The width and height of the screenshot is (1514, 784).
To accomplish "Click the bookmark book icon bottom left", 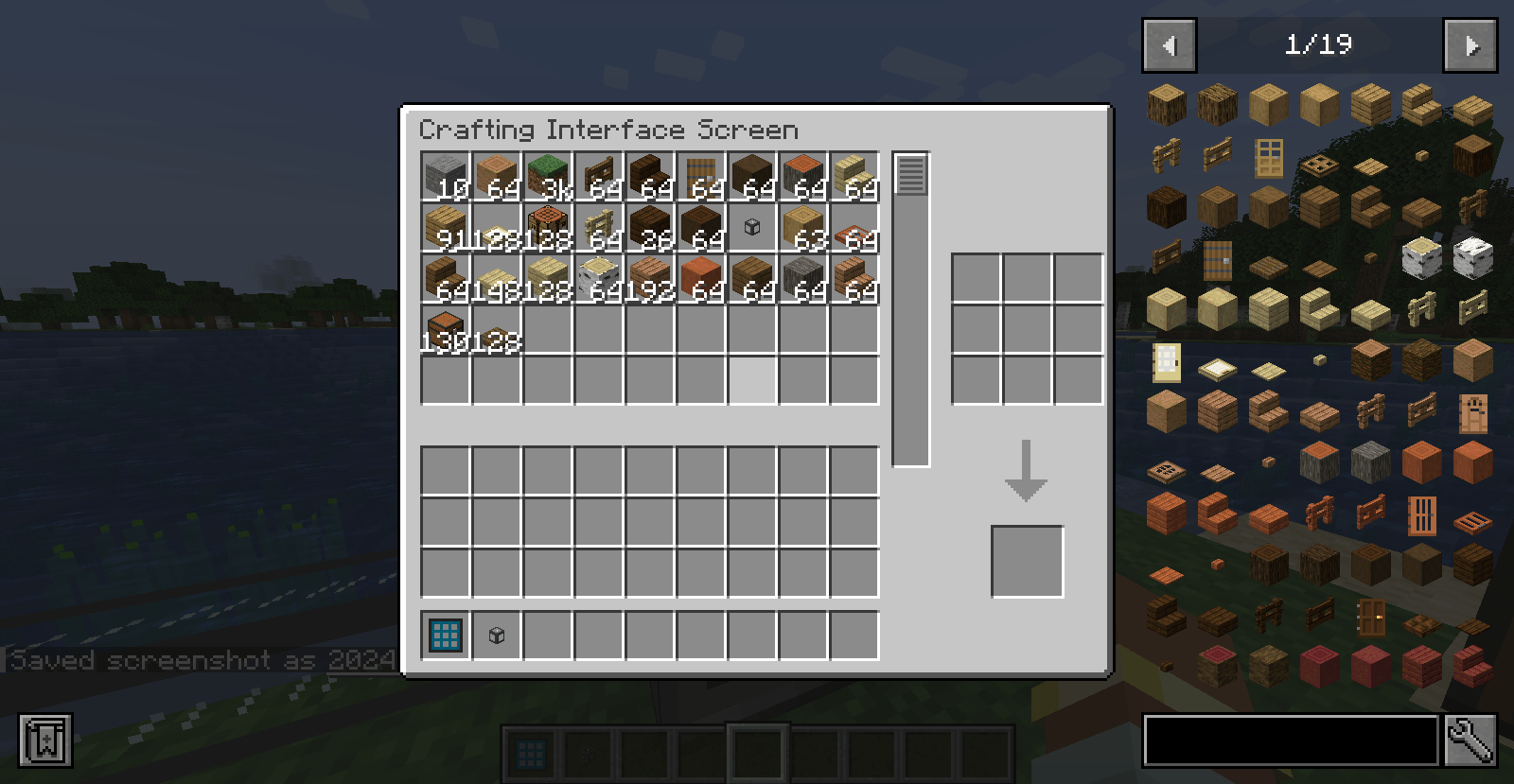I will pyautogui.click(x=44, y=741).
